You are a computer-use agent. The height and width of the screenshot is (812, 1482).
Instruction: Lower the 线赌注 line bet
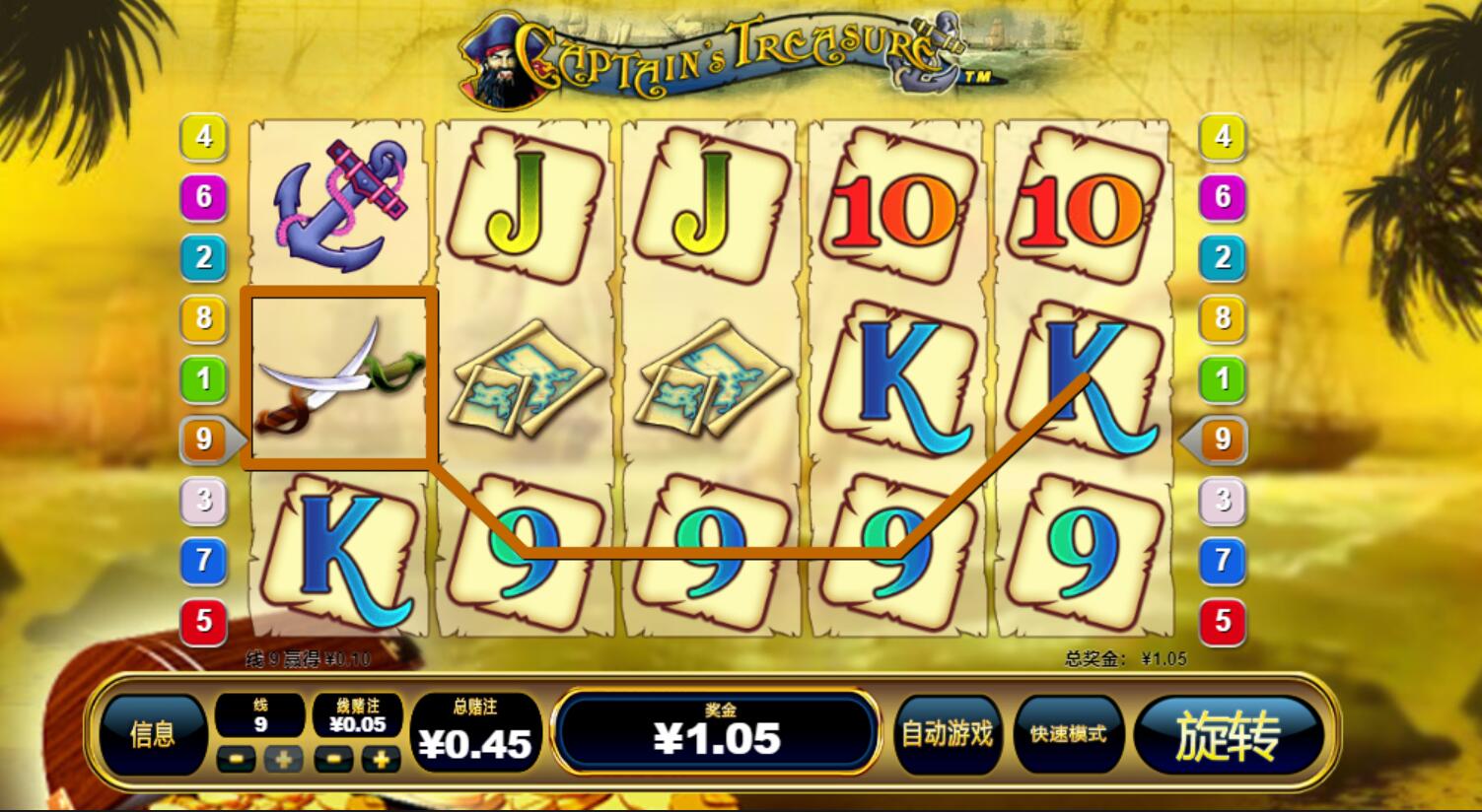click(333, 759)
